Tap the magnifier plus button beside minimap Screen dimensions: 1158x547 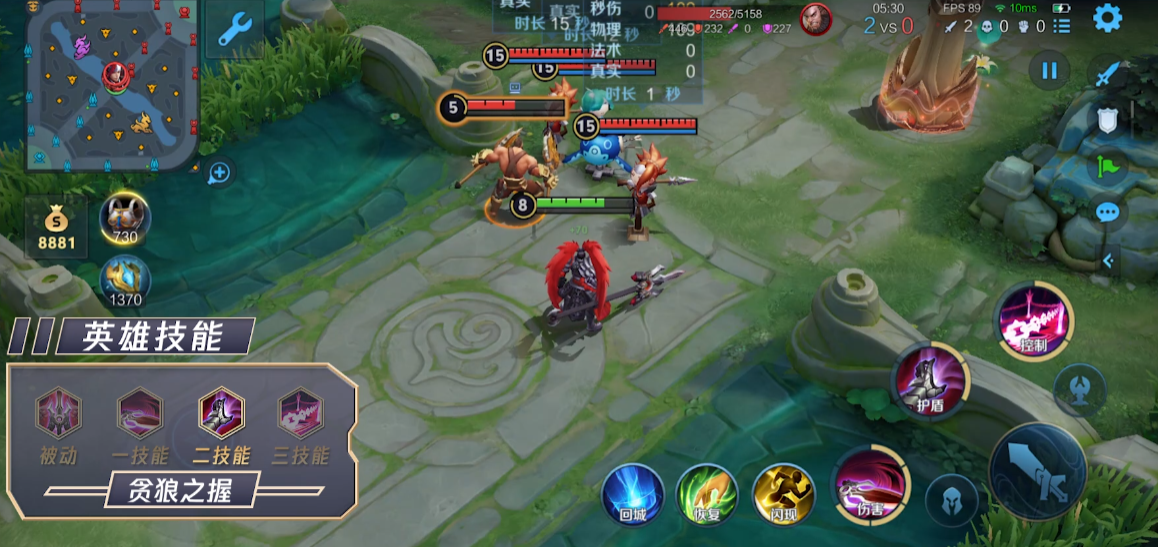coord(219,173)
